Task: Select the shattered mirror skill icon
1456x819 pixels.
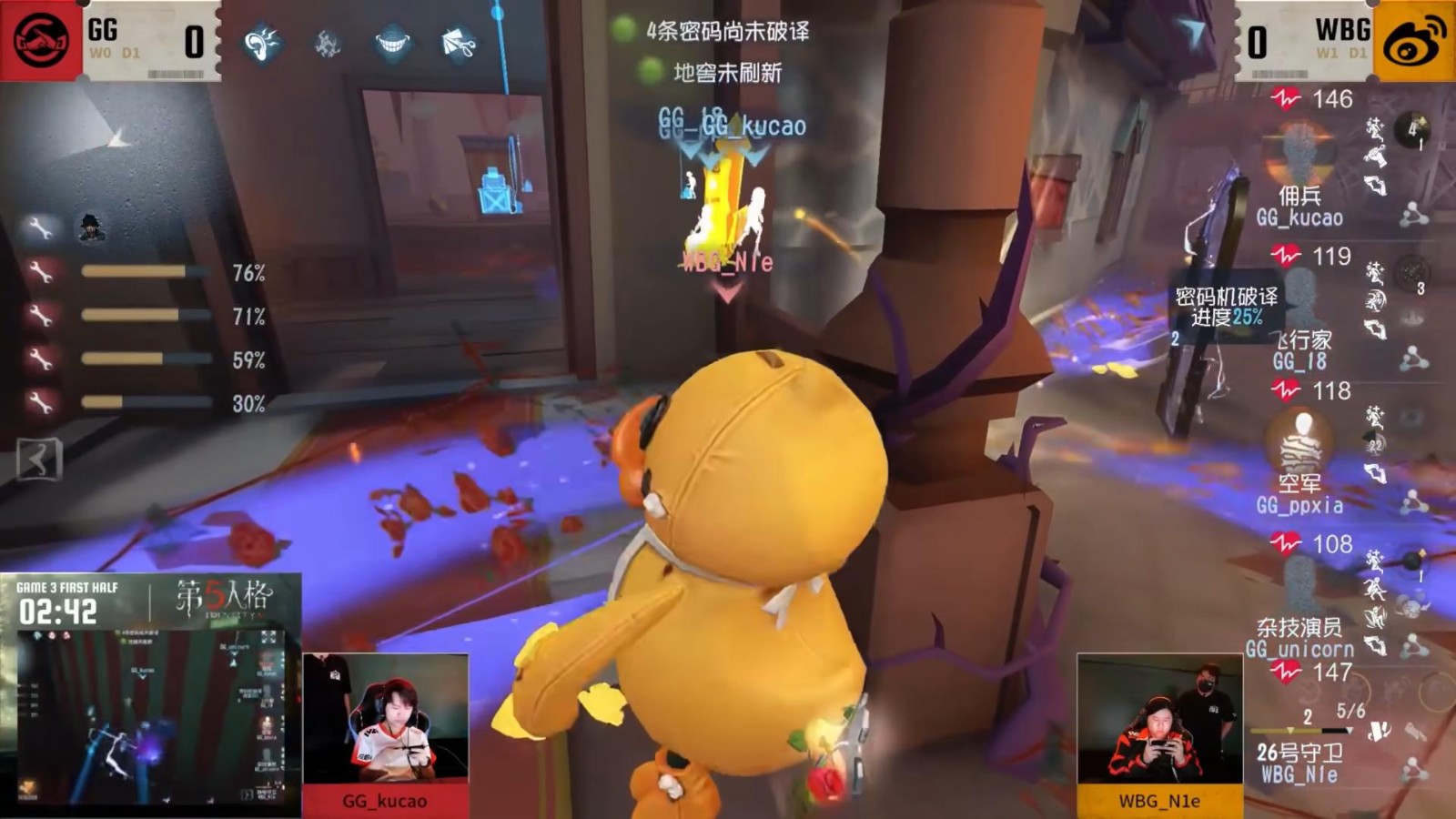Action: pos(328,43)
